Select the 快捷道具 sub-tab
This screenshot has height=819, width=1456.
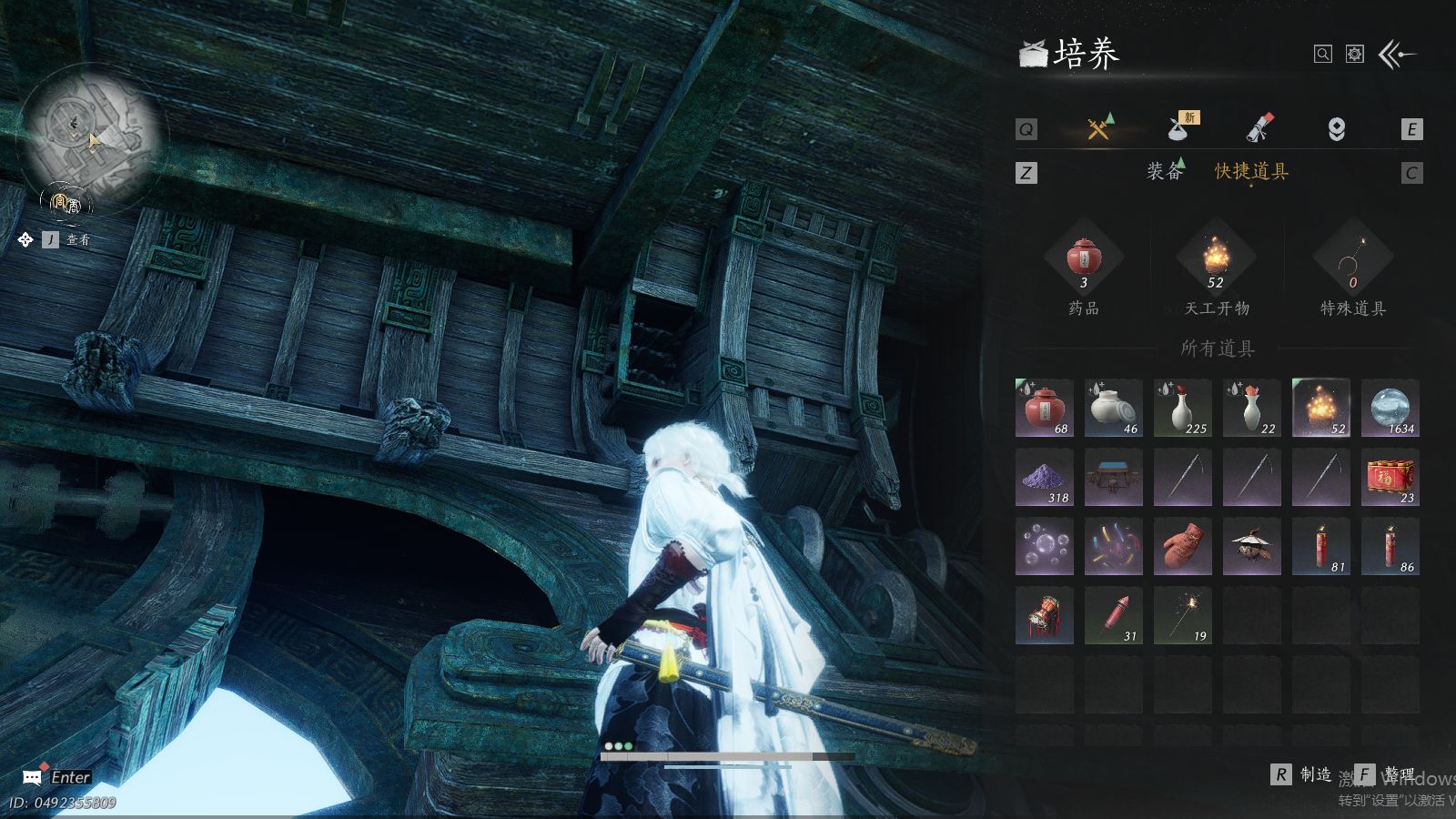coord(1251,171)
